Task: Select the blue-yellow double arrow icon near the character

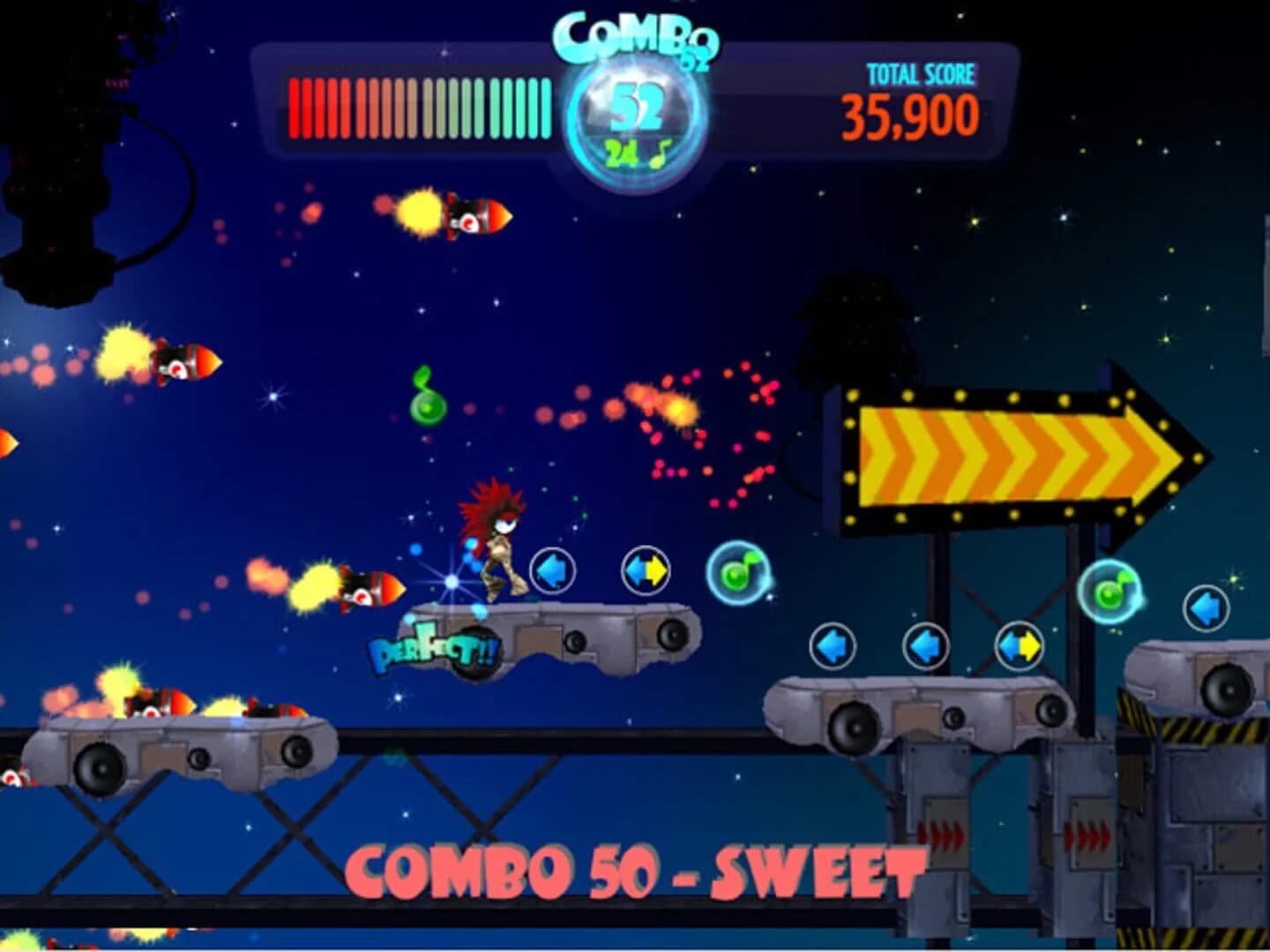Action: [647, 570]
